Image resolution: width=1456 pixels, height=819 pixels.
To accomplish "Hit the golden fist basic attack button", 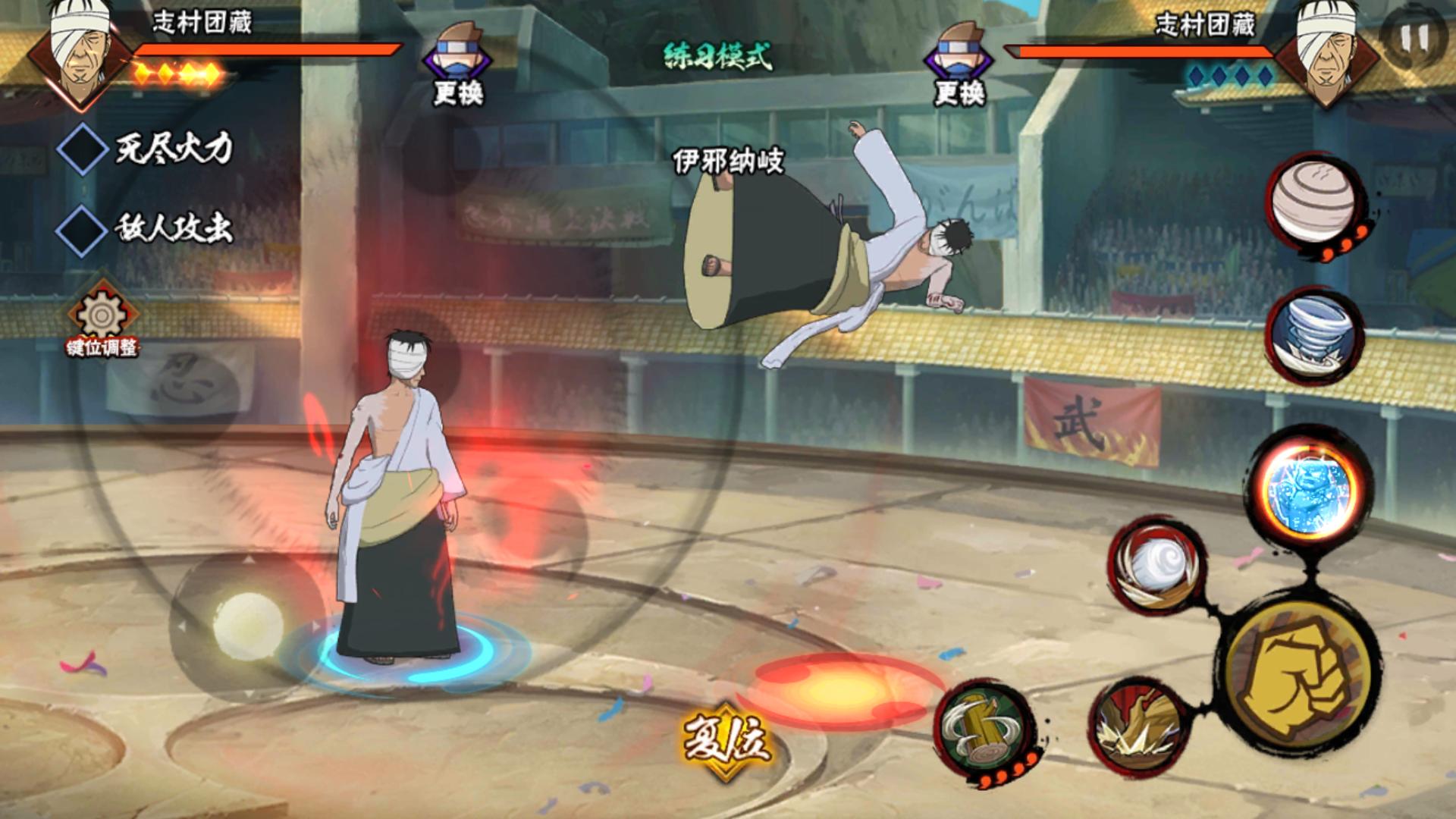I will pos(1299,676).
